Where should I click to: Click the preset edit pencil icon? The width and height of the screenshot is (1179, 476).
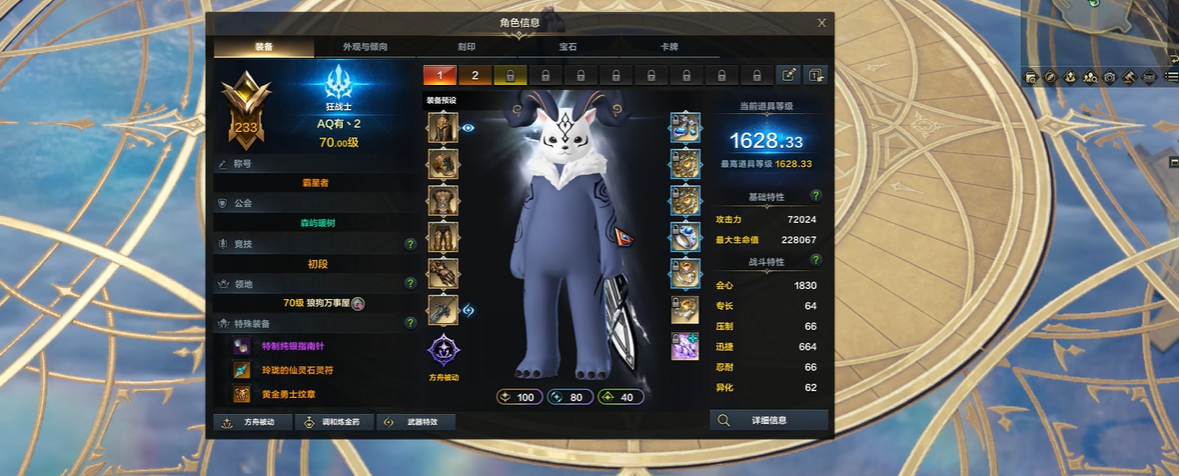(789, 75)
